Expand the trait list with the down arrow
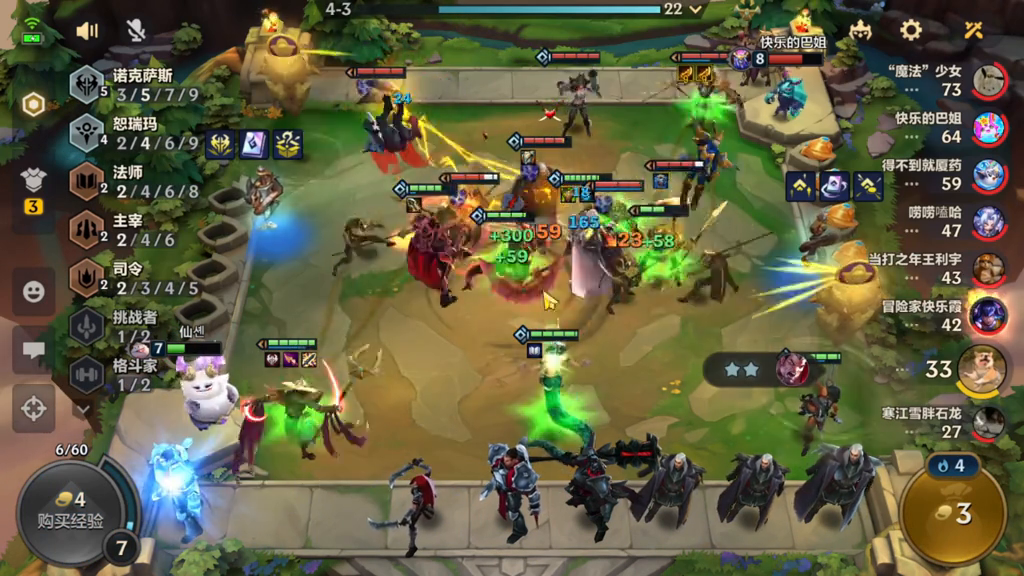Screen dimensions: 1024x576 [x=83, y=408]
